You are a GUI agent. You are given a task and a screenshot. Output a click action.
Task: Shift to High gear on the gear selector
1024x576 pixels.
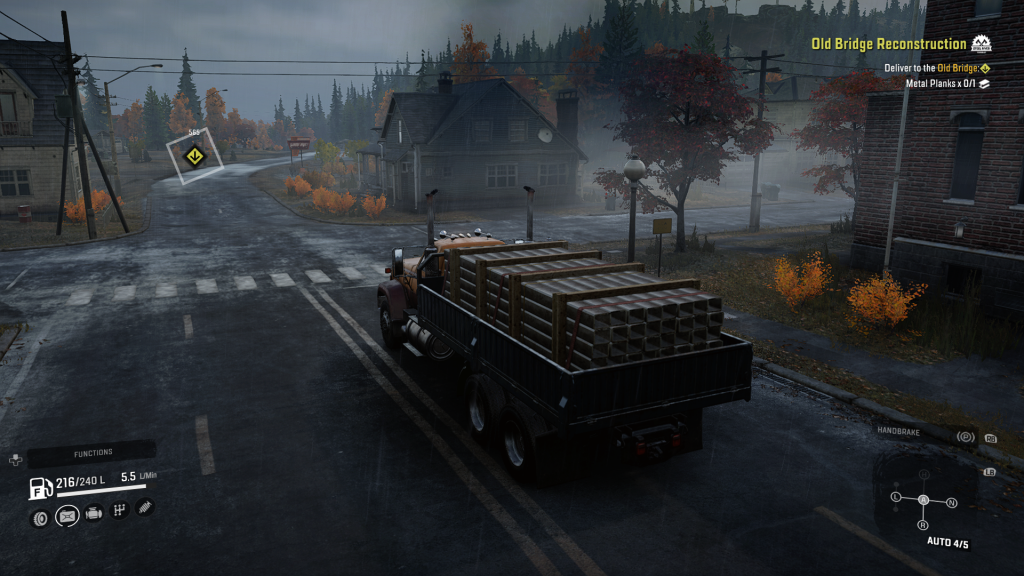point(924,473)
